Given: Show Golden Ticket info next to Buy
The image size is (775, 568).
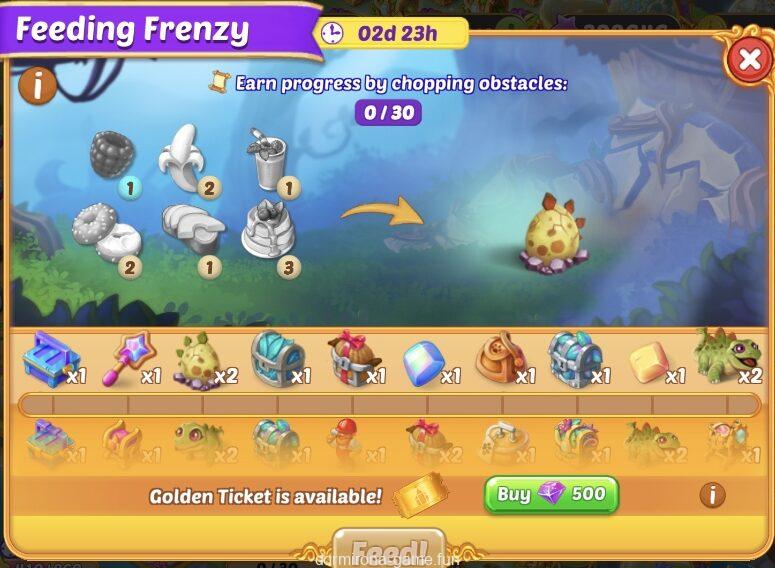Looking at the screenshot, I should point(711,494).
